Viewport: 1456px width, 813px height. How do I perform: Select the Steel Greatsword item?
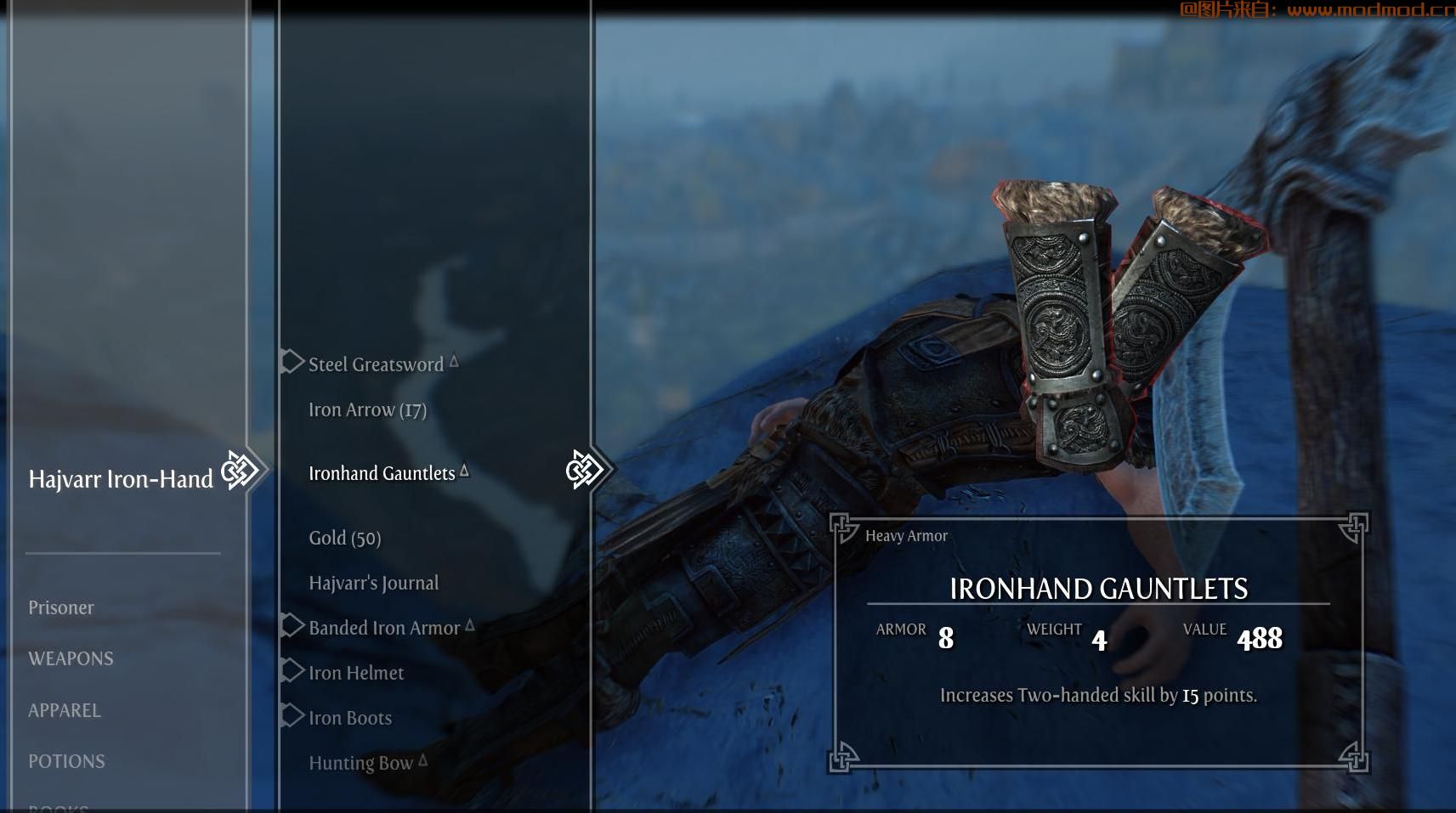[376, 364]
